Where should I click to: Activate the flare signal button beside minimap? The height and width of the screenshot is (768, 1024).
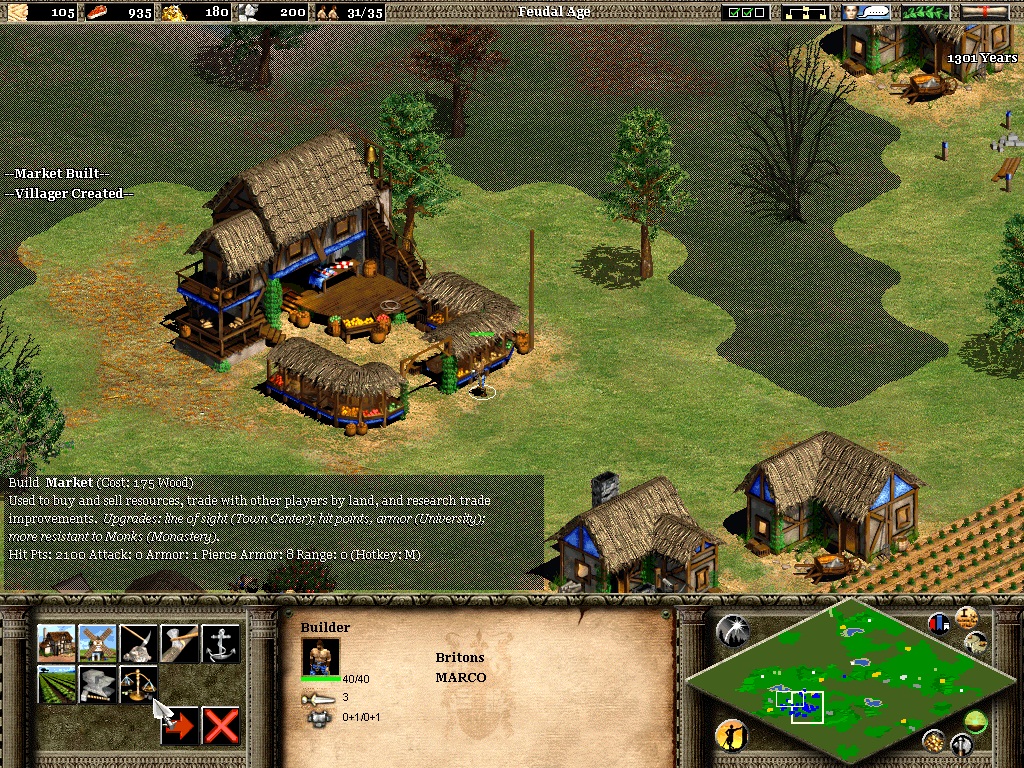tap(732, 630)
